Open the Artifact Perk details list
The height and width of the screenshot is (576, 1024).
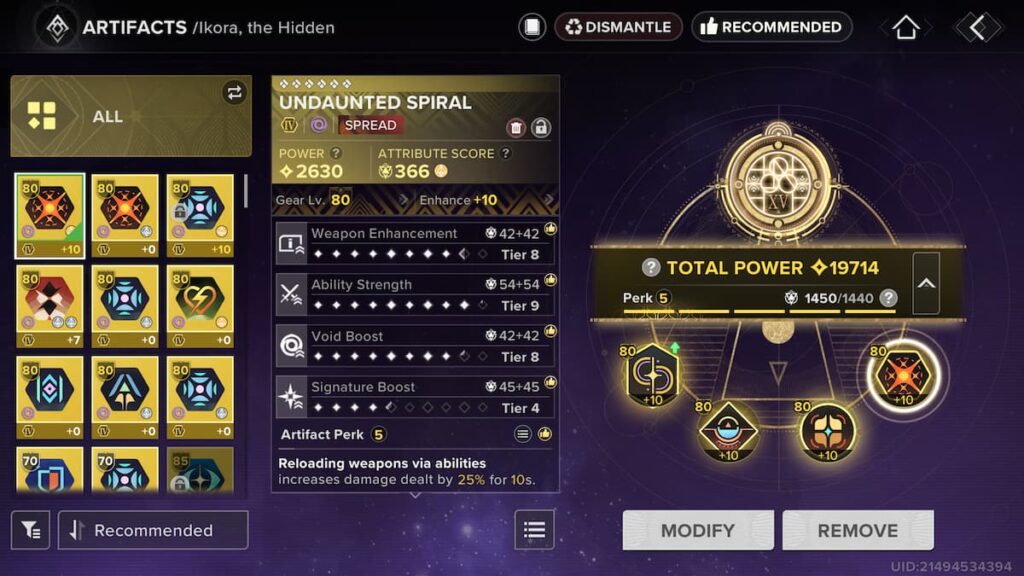522,434
